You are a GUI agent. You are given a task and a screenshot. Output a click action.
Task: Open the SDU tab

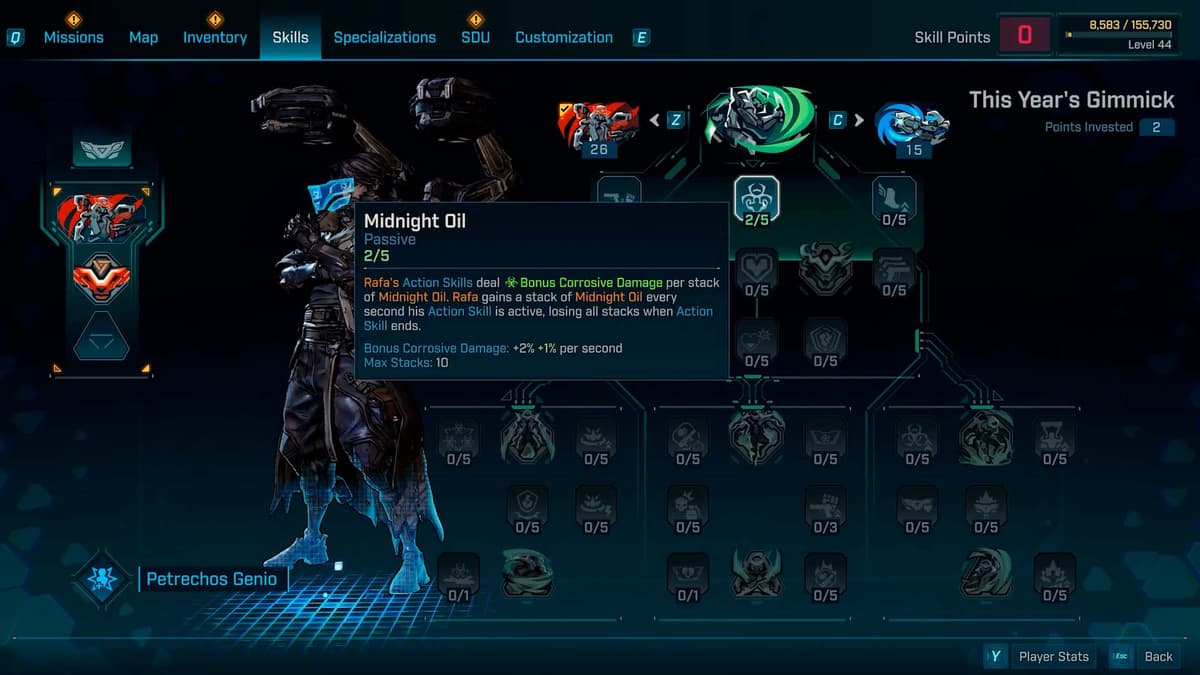pos(475,37)
